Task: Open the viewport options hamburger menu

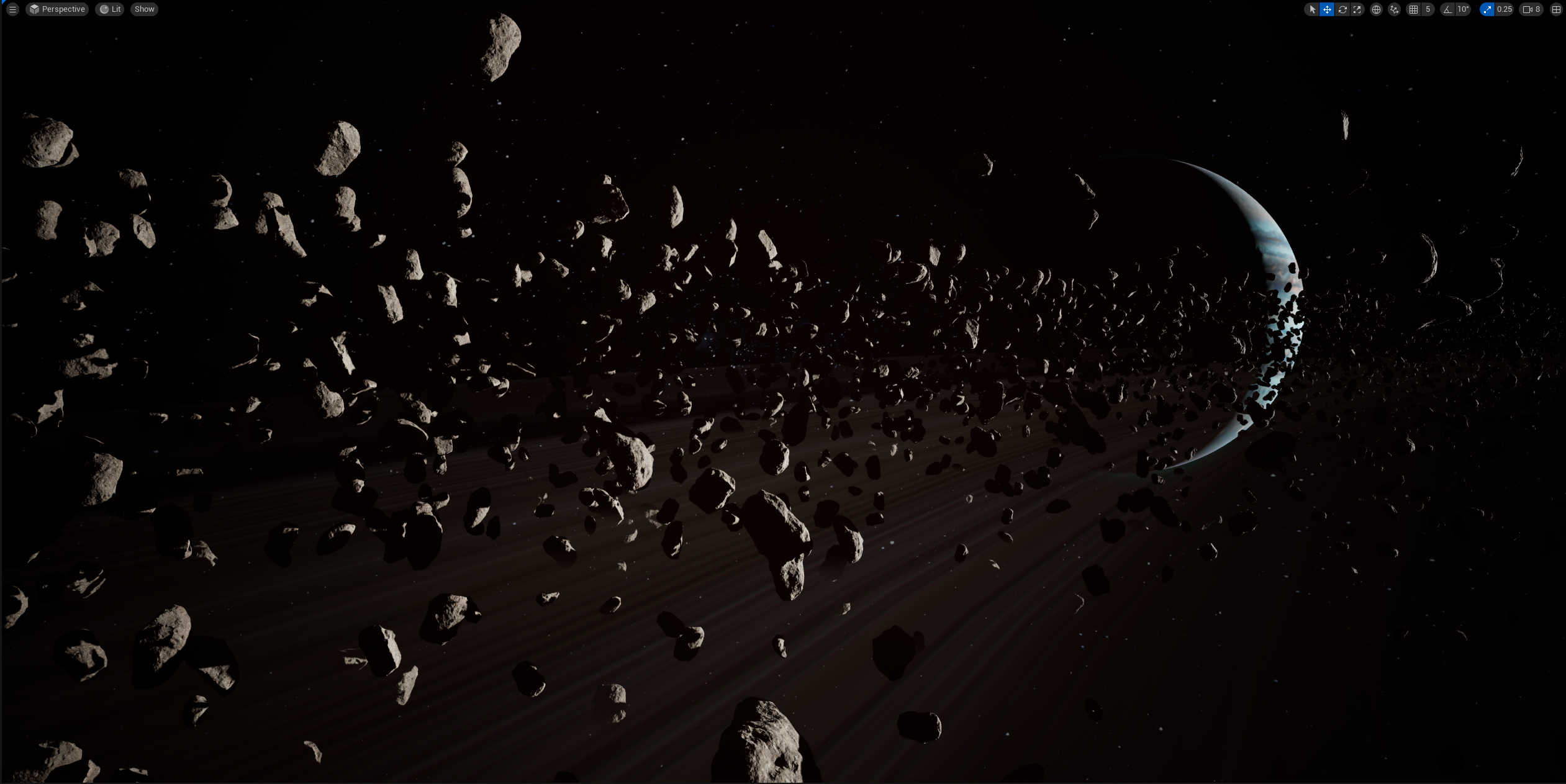Action: tap(12, 9)
